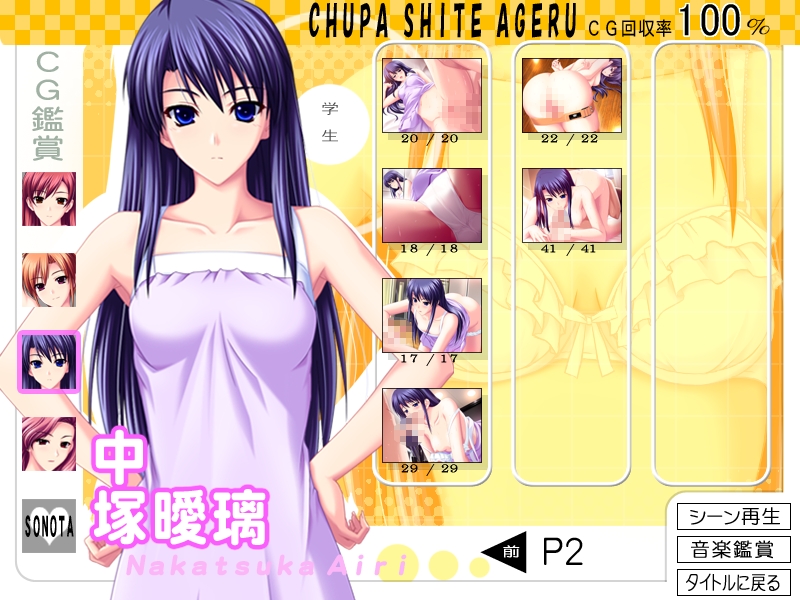Image resolution: width=800 pixels, height=600 pixels.
Task: View the CG thumbnail labeled 18 / 18
Action: [x=432, y=205]
